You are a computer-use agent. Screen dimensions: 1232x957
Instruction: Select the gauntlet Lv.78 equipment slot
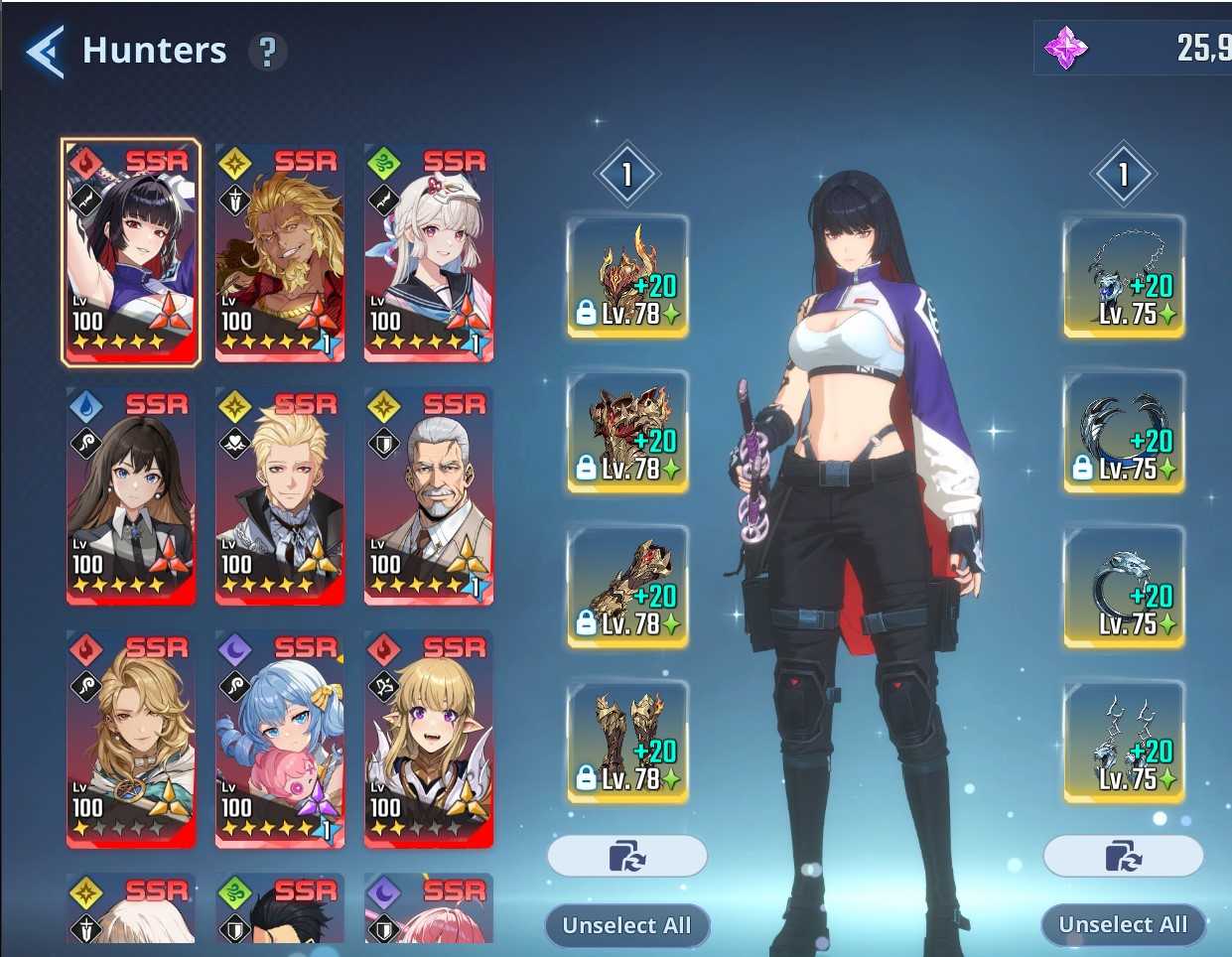(x=627, y=587)
